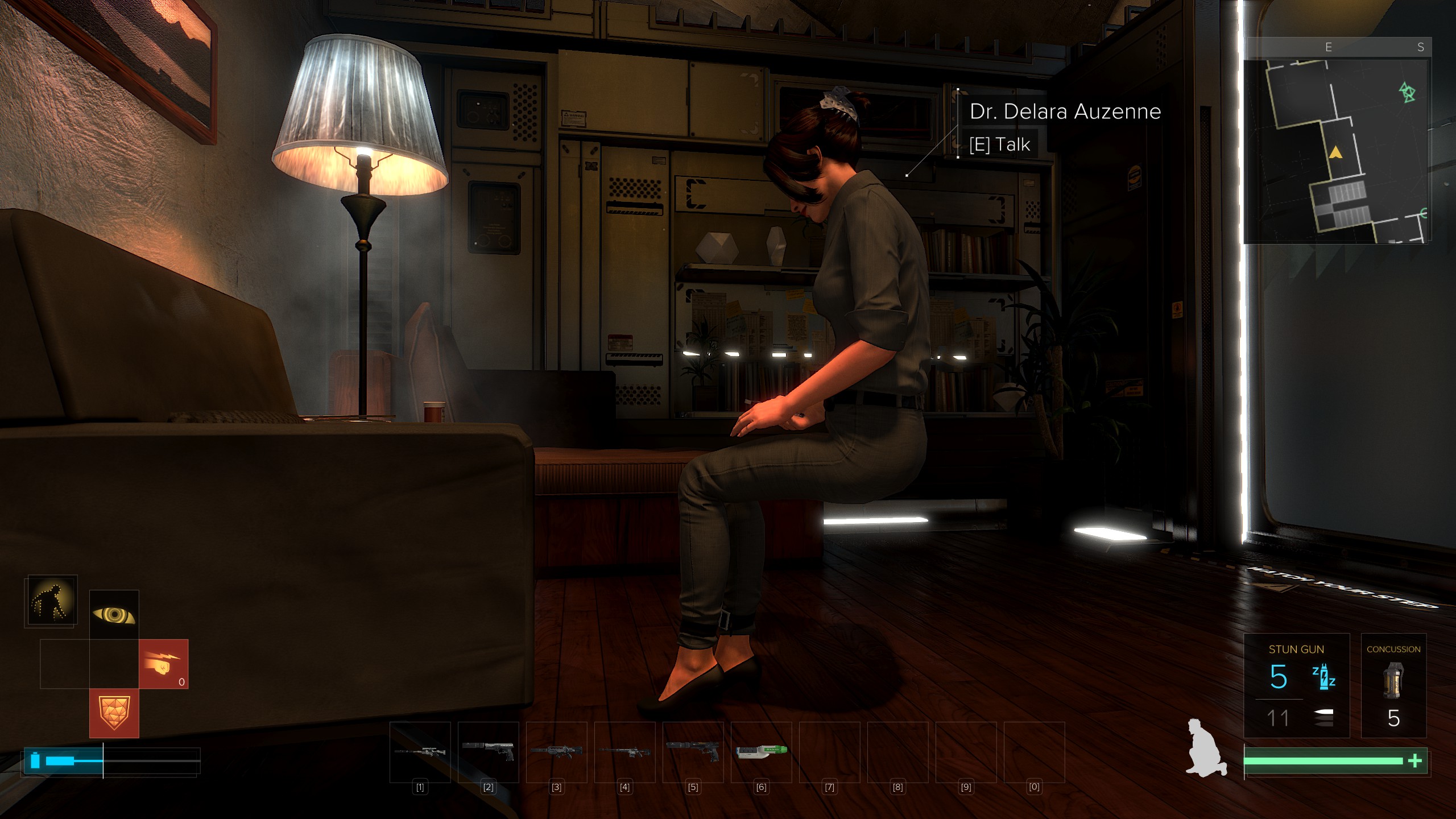This screenshot has height=819, width=1456.
Task: Equip the suppressed pistol in slot 5
Action: (693, 752)
